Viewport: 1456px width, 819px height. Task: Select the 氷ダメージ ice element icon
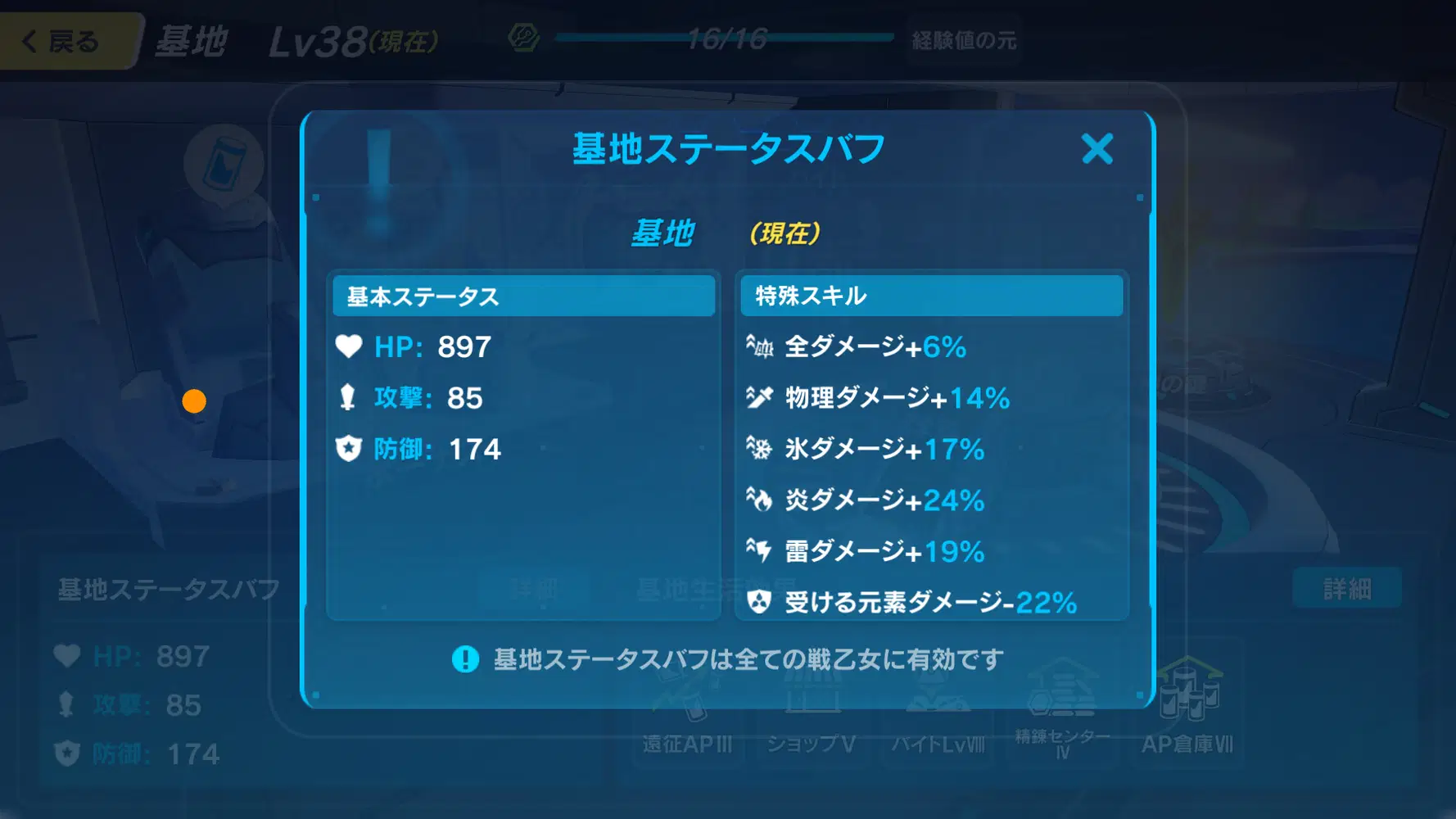[x=760, y=449]
